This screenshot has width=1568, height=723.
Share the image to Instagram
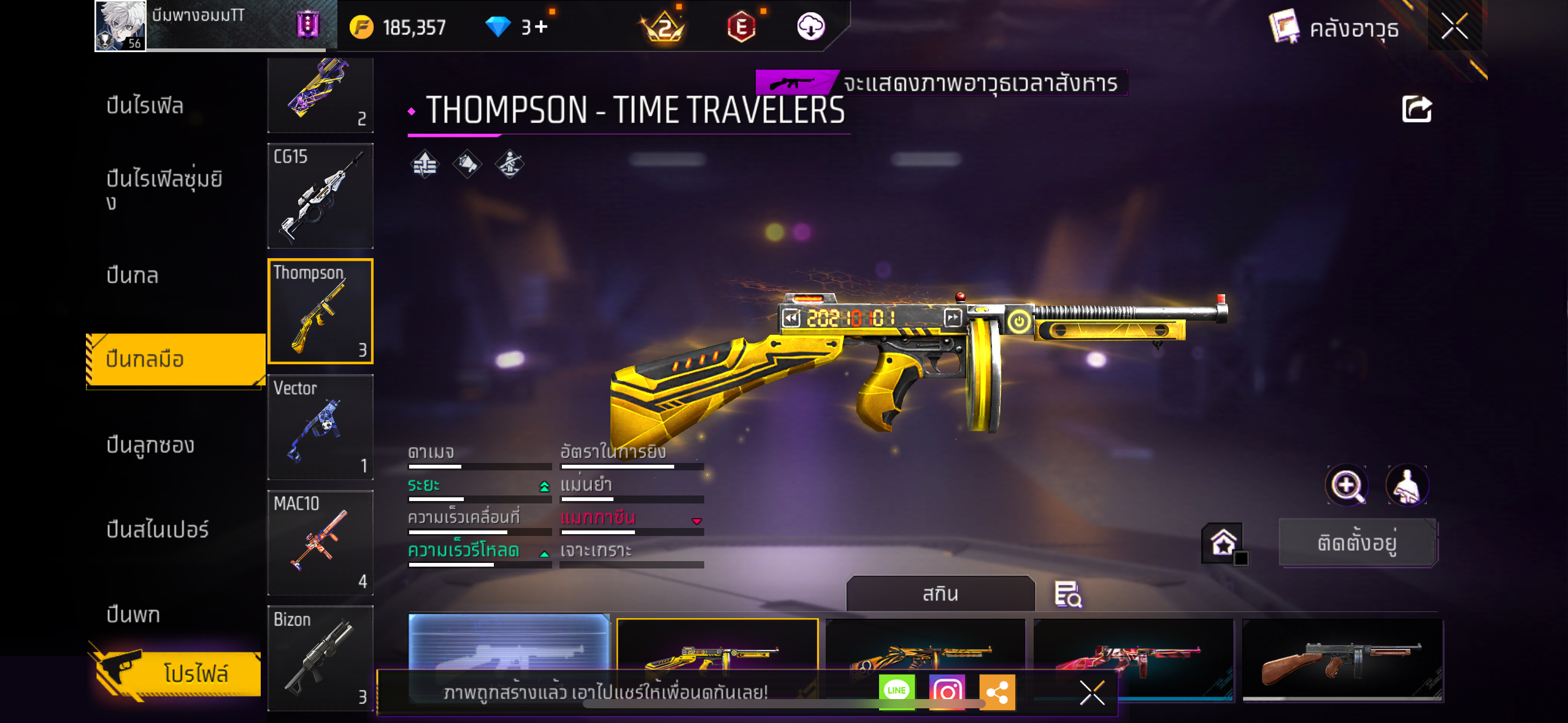click(947, 691)
